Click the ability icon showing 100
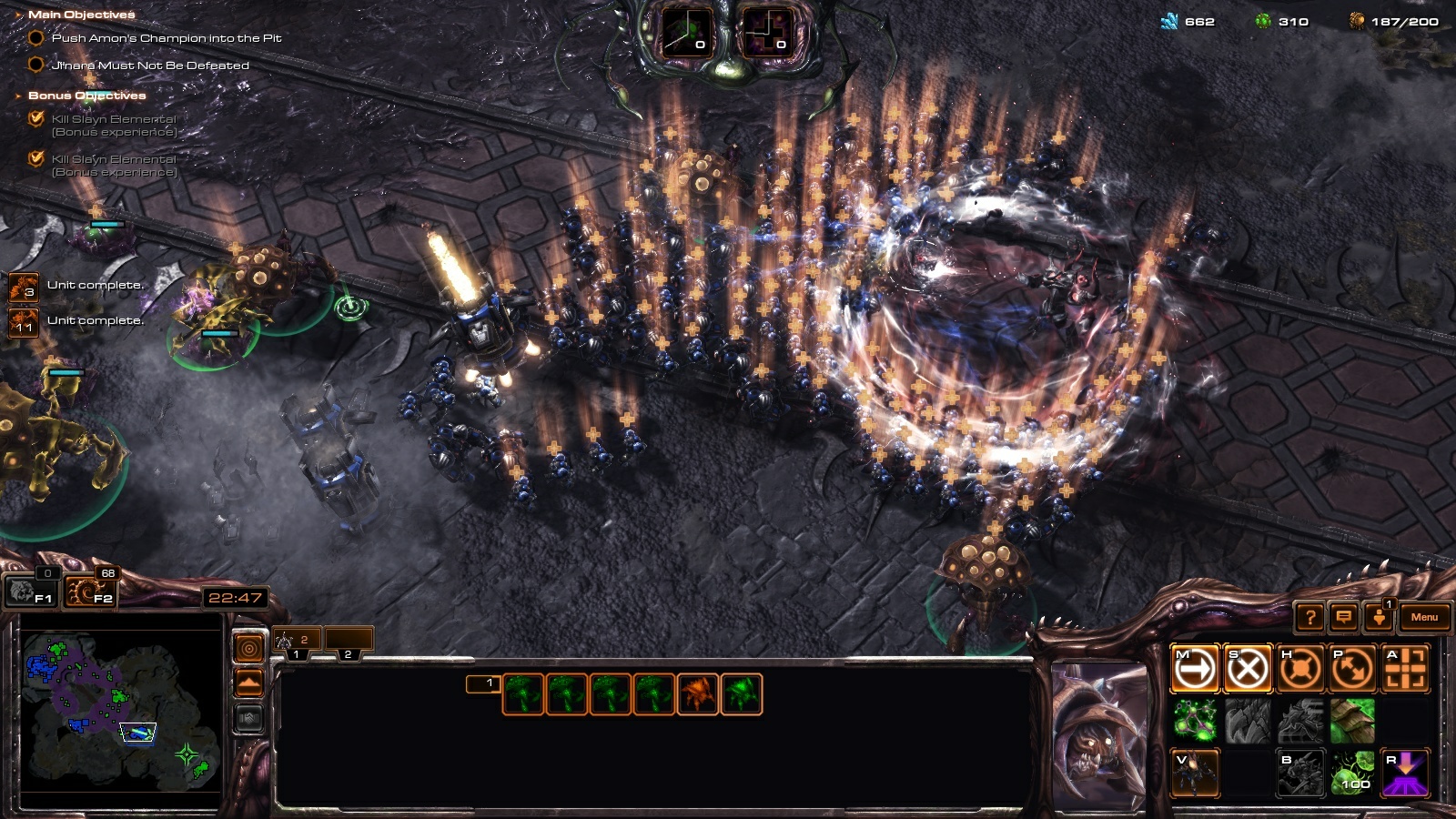1456x819 pixels. (1352, 773)
